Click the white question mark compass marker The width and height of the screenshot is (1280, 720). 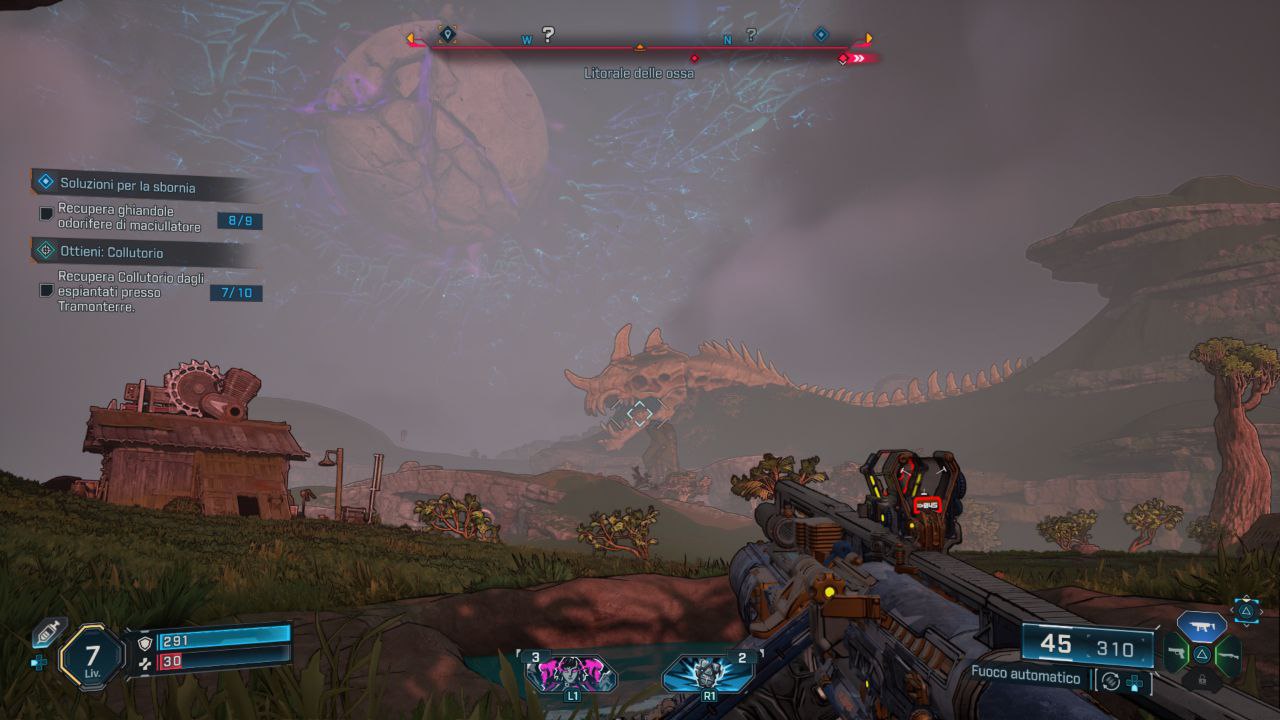(x=548, y=35)
